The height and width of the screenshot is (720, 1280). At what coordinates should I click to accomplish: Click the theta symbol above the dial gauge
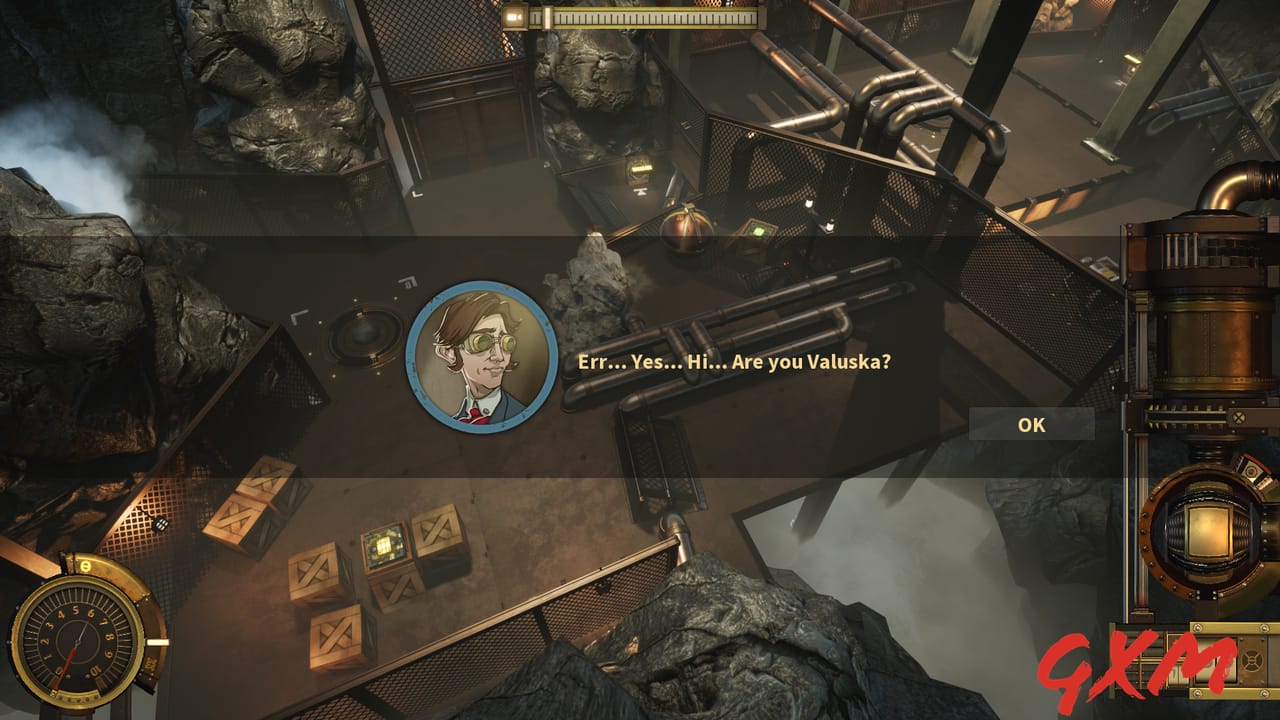tap(84, 565)
